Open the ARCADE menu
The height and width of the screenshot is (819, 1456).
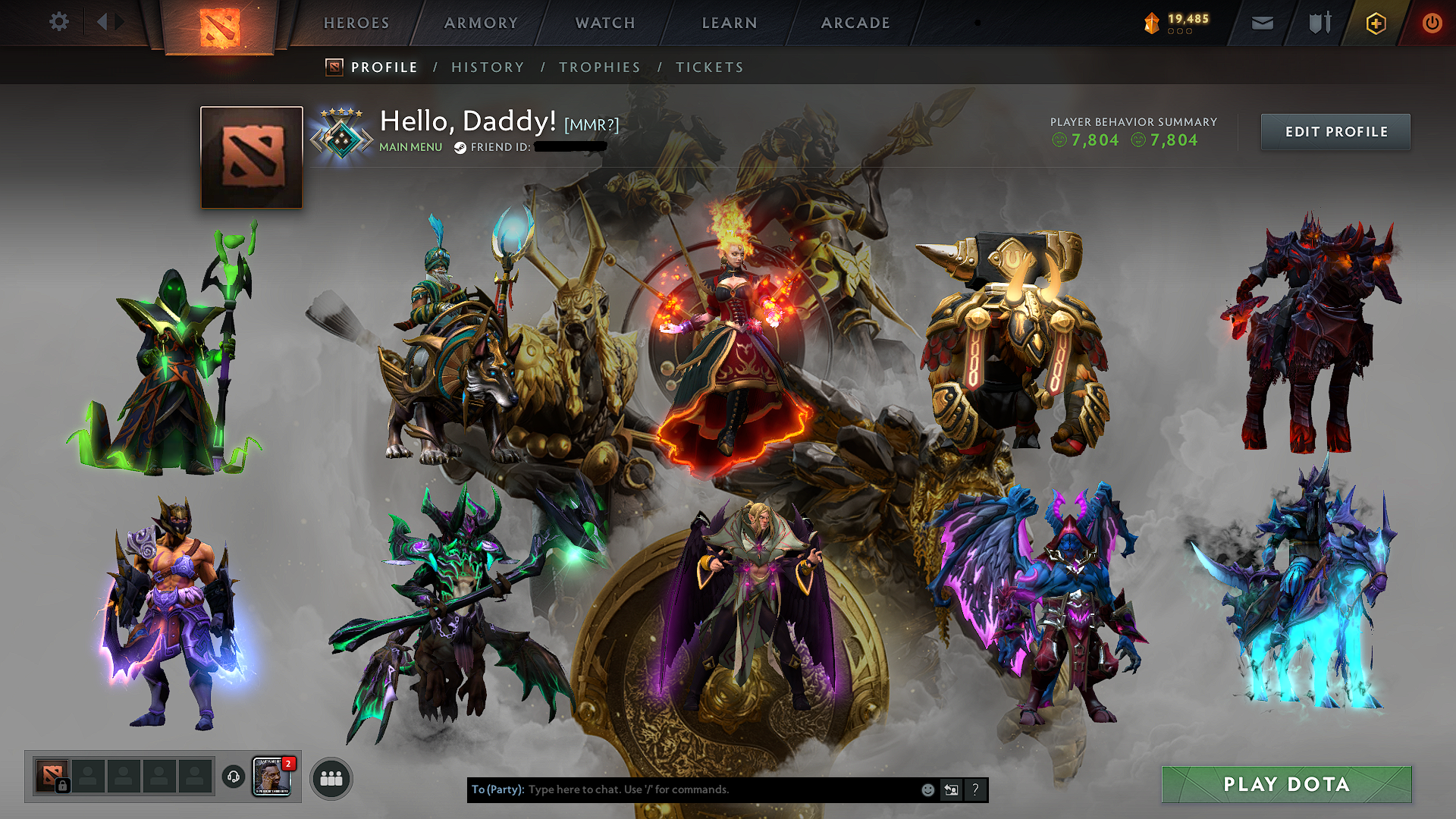point(855,23)
